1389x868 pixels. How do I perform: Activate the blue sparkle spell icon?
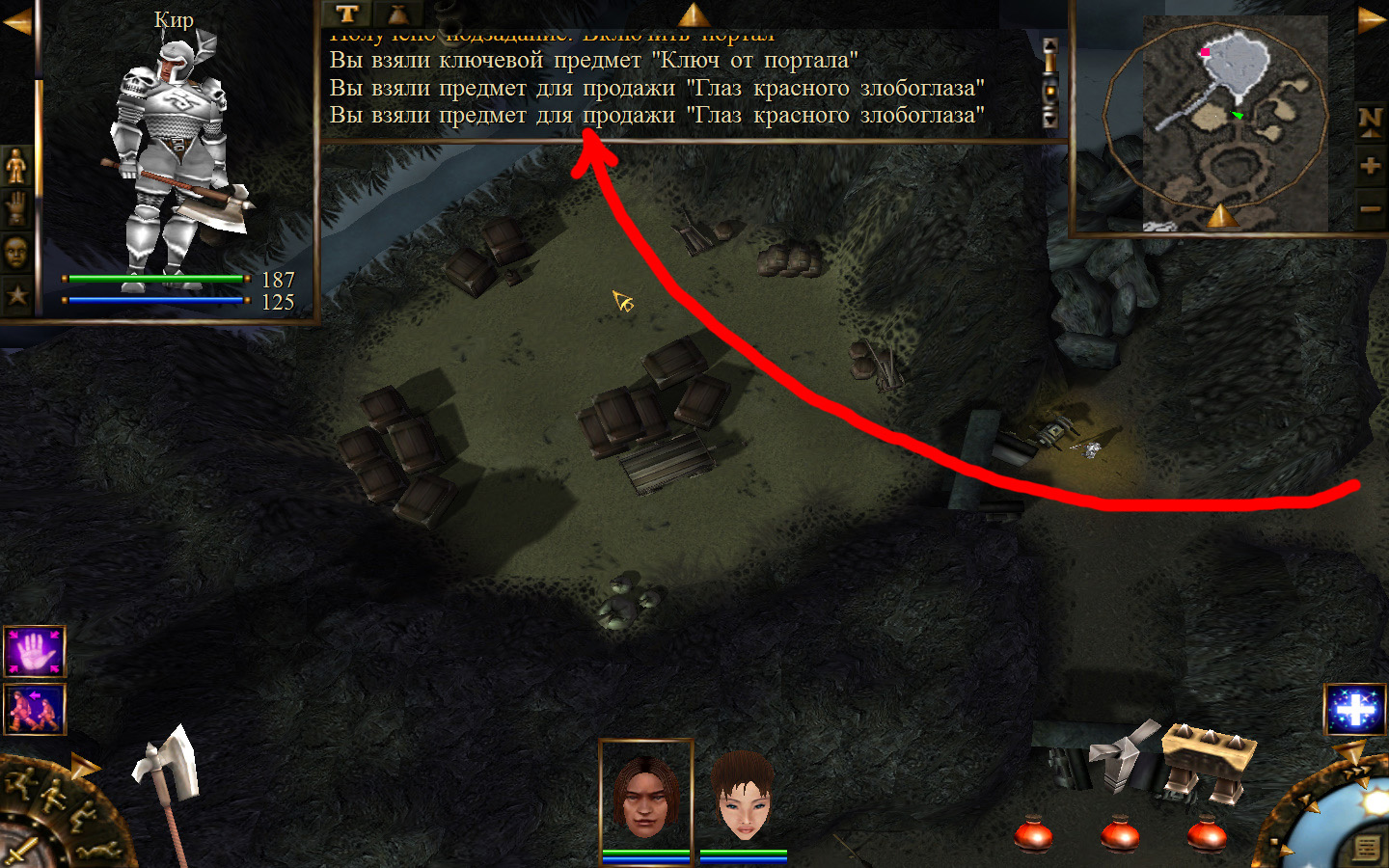pos(1355,710)
